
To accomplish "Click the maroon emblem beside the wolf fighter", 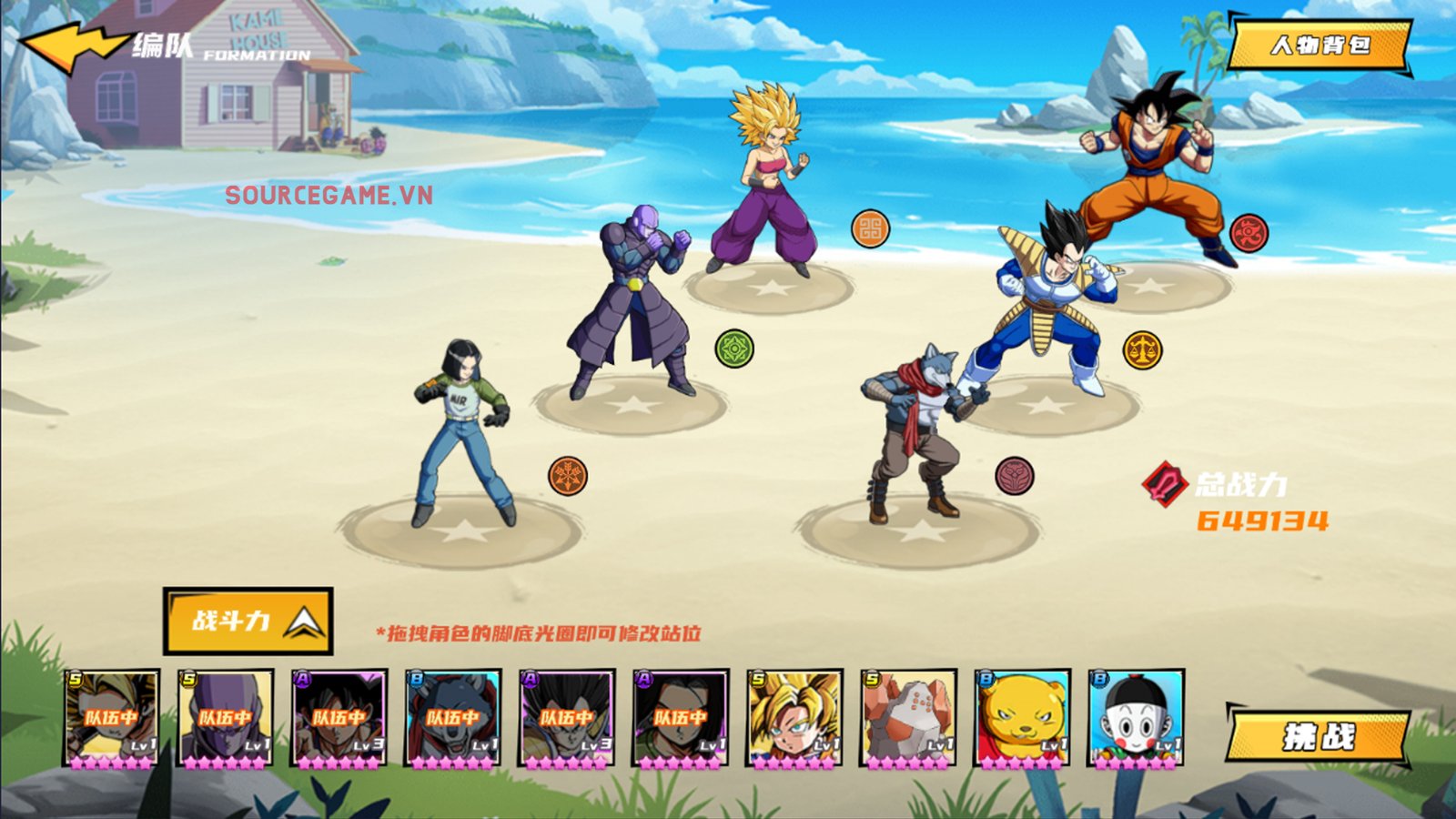I will coord(1015,476).
